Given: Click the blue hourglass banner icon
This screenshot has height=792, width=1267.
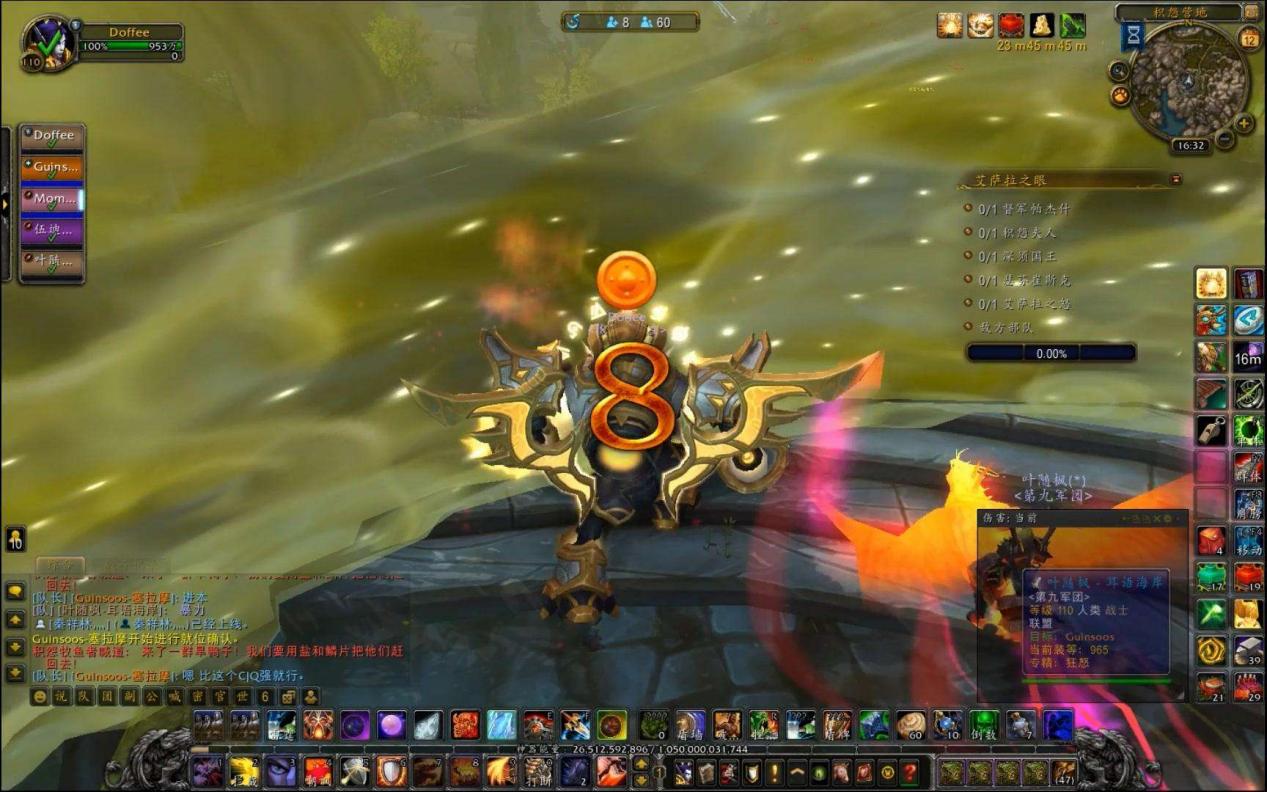Looking at the screenshot, I should click(1133, 36).
